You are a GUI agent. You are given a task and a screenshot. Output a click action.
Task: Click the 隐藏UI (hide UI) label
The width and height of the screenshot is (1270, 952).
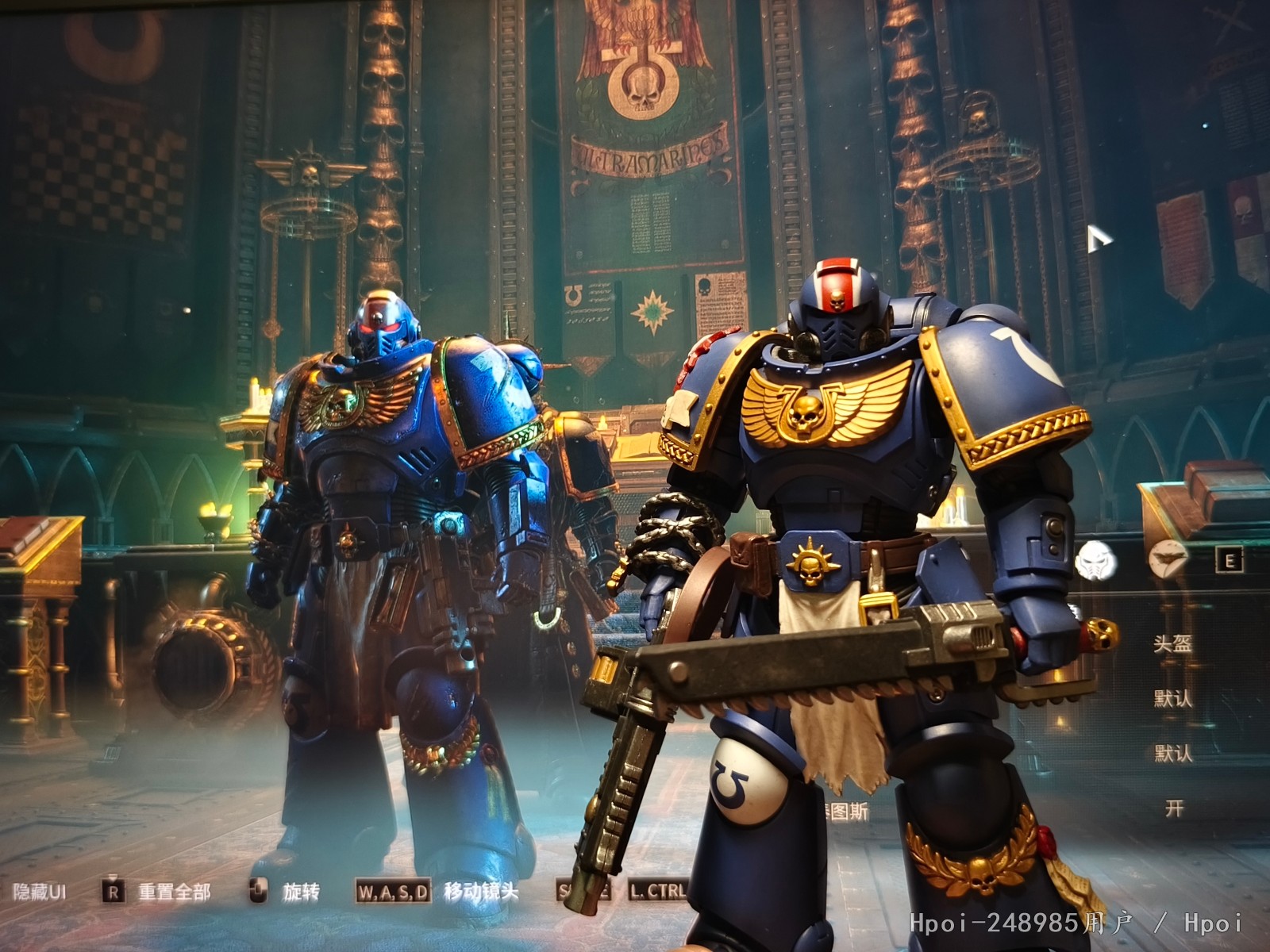click(x=39, y=892)
